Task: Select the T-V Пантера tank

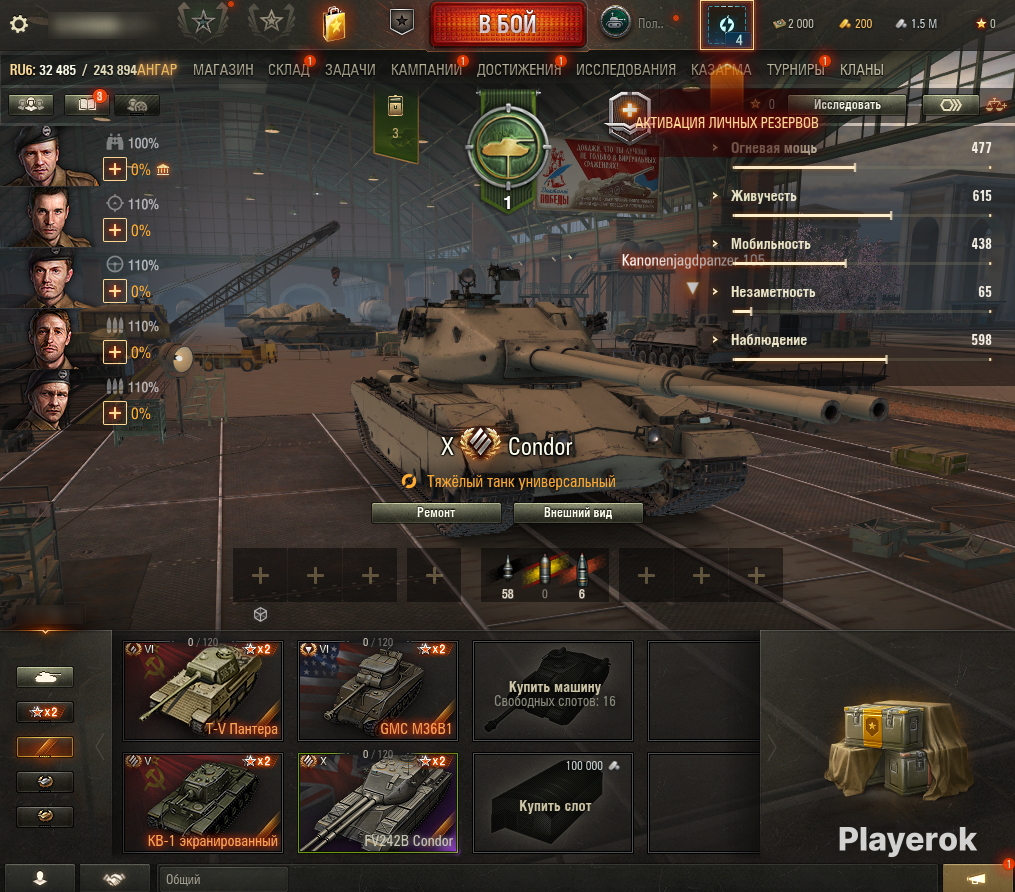Action: (x=203, y=689)
